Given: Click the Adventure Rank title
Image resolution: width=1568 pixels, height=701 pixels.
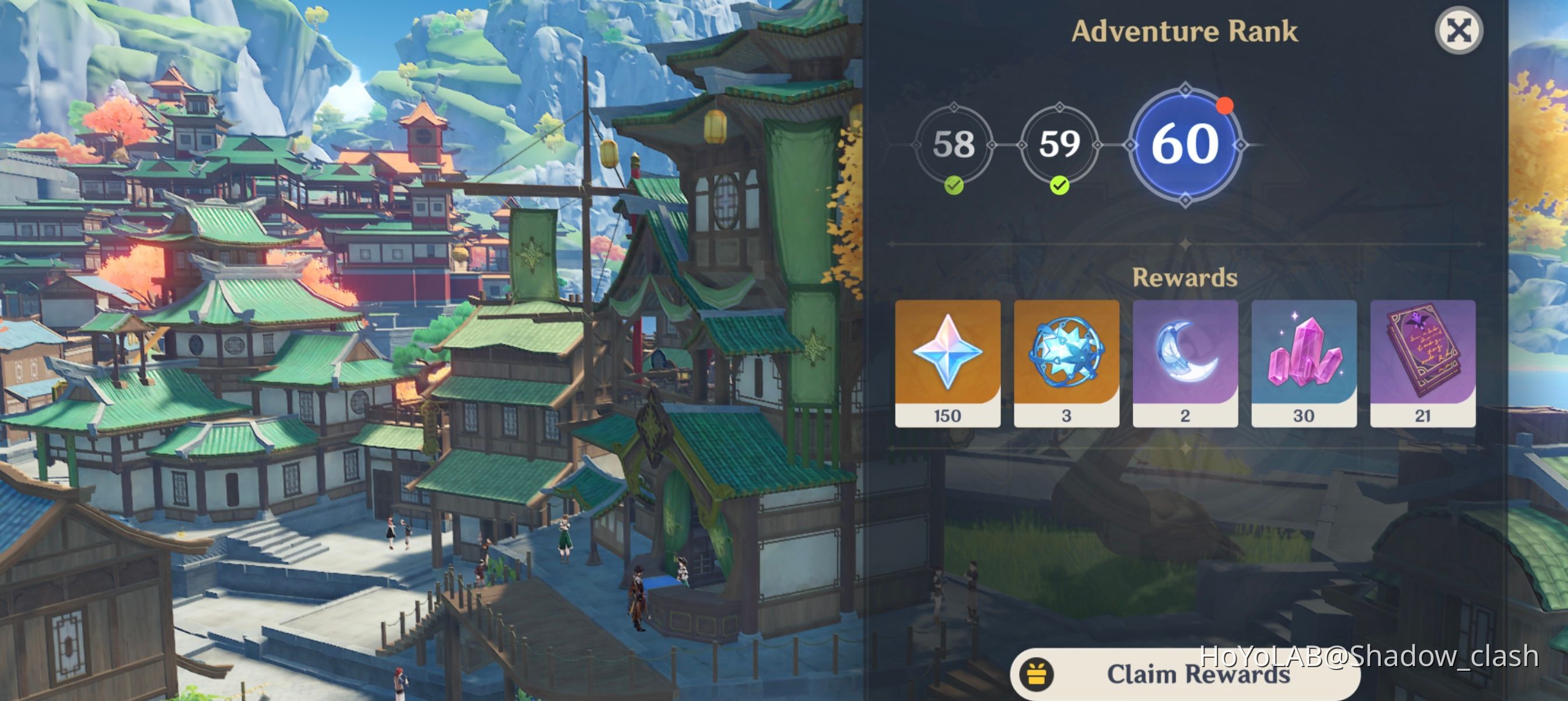Looking at the screenshot, I should [1184, 30].
